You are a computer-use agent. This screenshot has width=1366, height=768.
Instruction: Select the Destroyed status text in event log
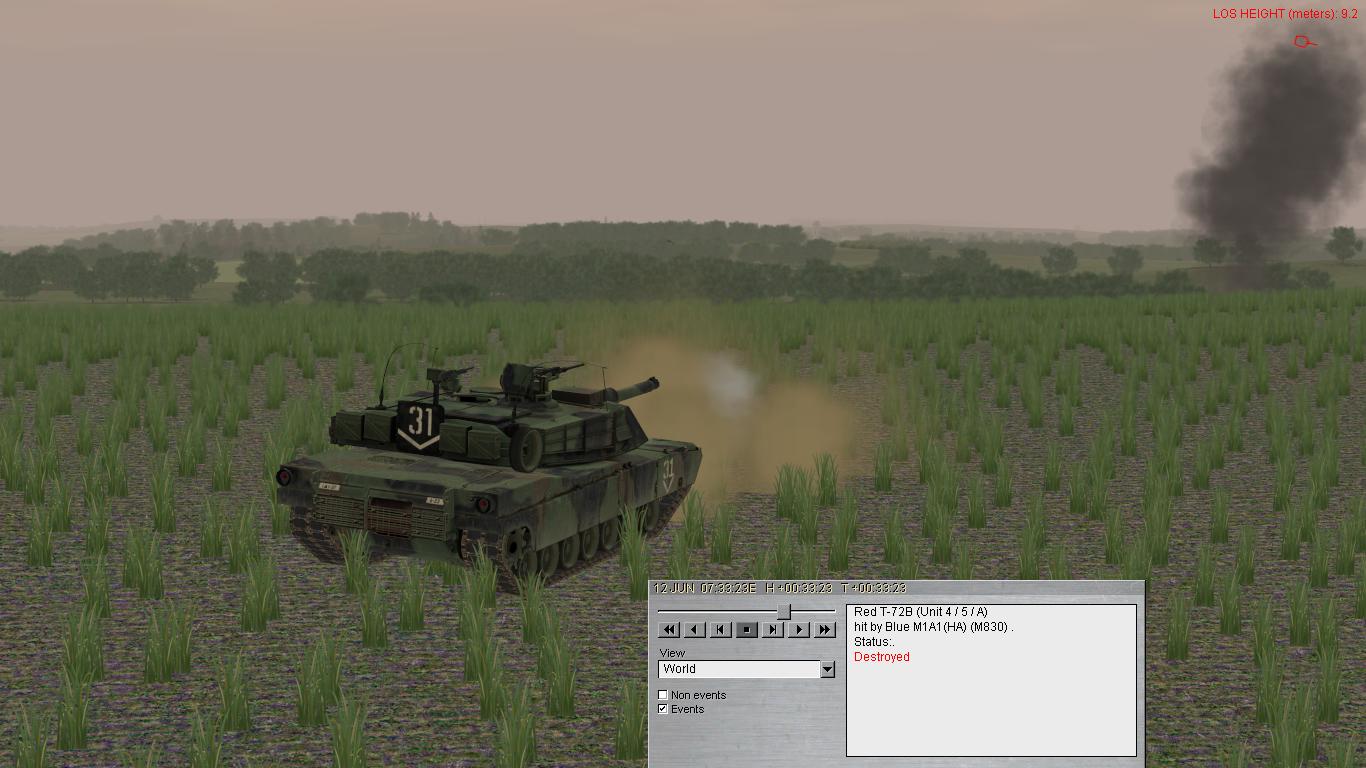point(879,656)
